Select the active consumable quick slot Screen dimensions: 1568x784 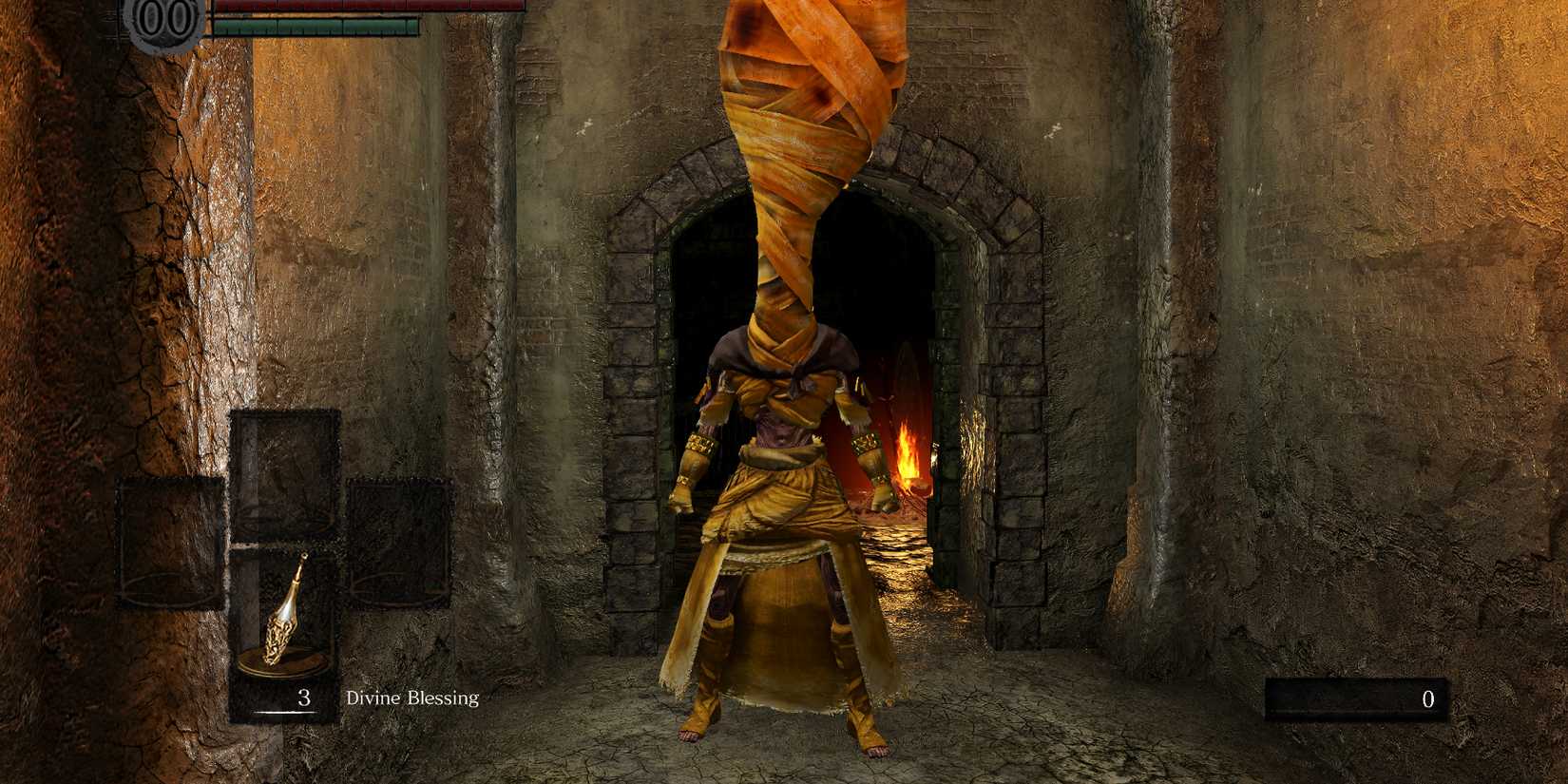pyautogui.click(x=282, y=618)
